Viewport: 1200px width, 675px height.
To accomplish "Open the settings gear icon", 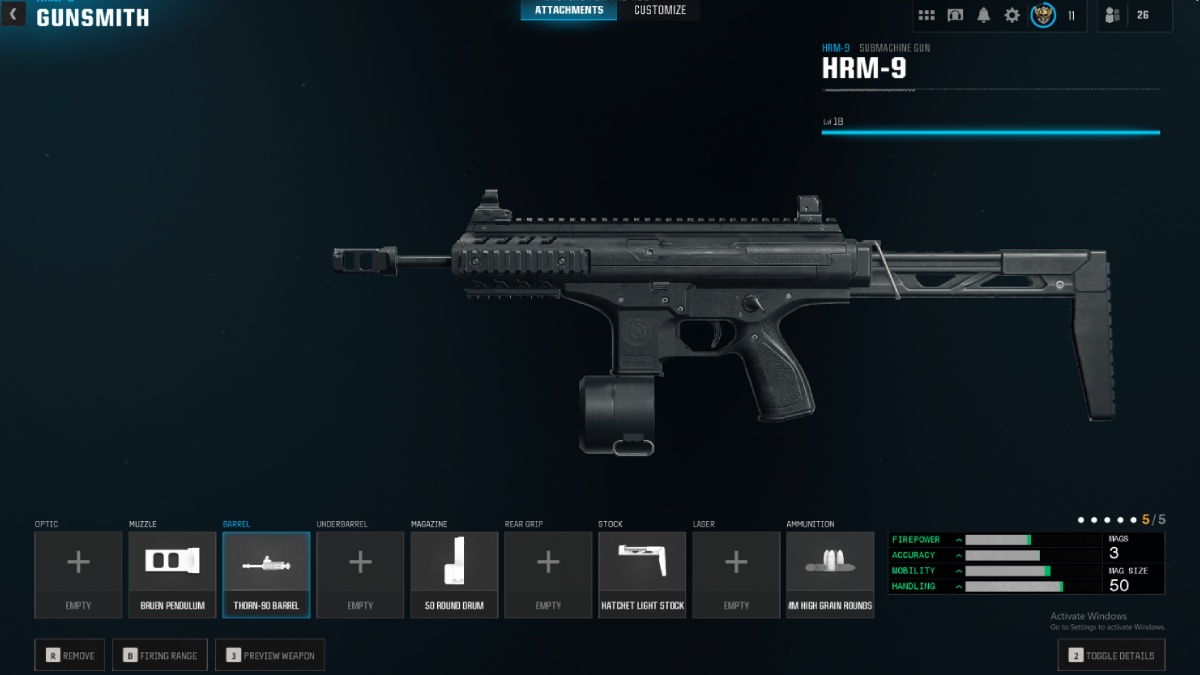I will pos(1012,15).
